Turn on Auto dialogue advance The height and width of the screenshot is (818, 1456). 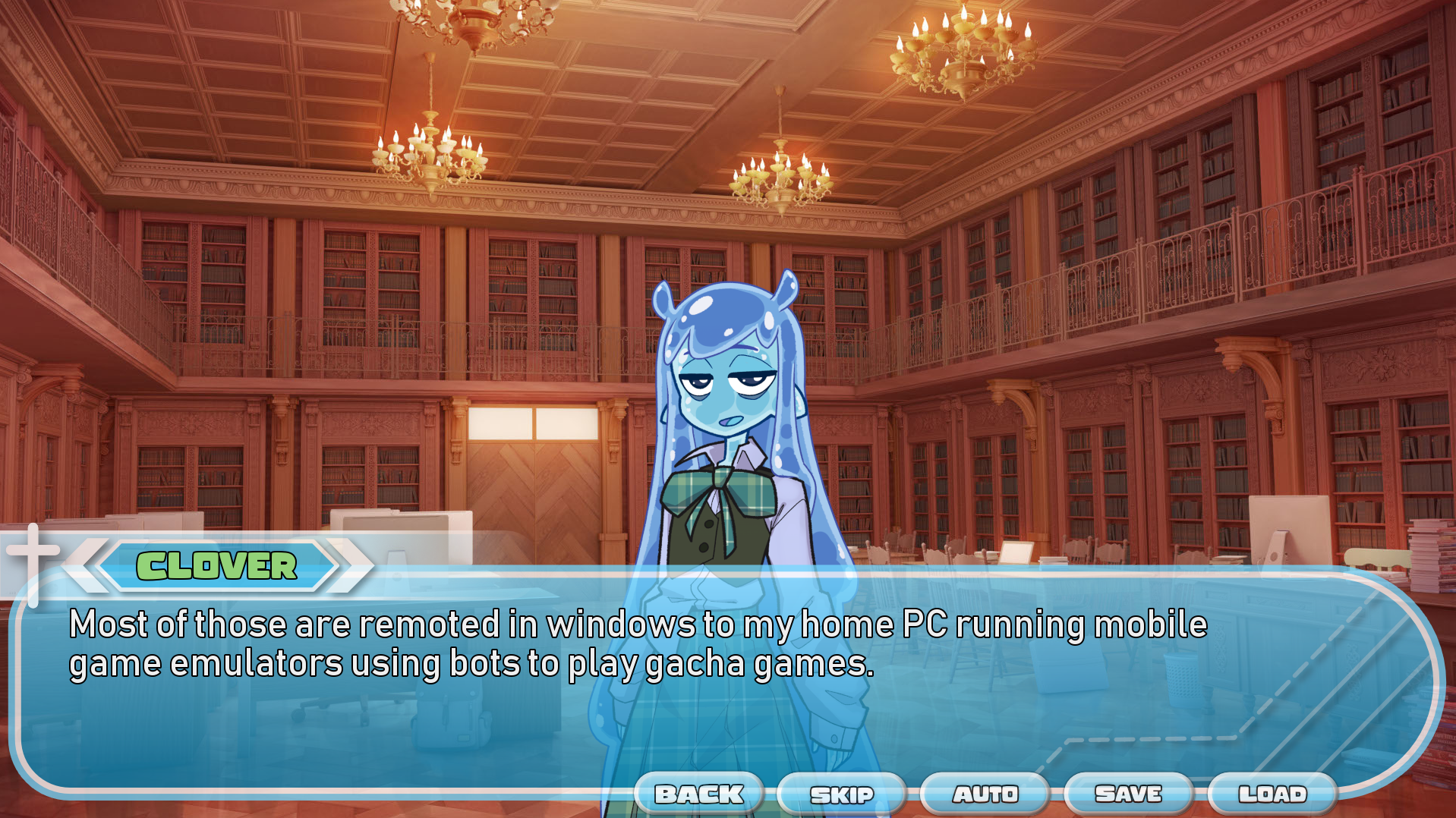985,794
